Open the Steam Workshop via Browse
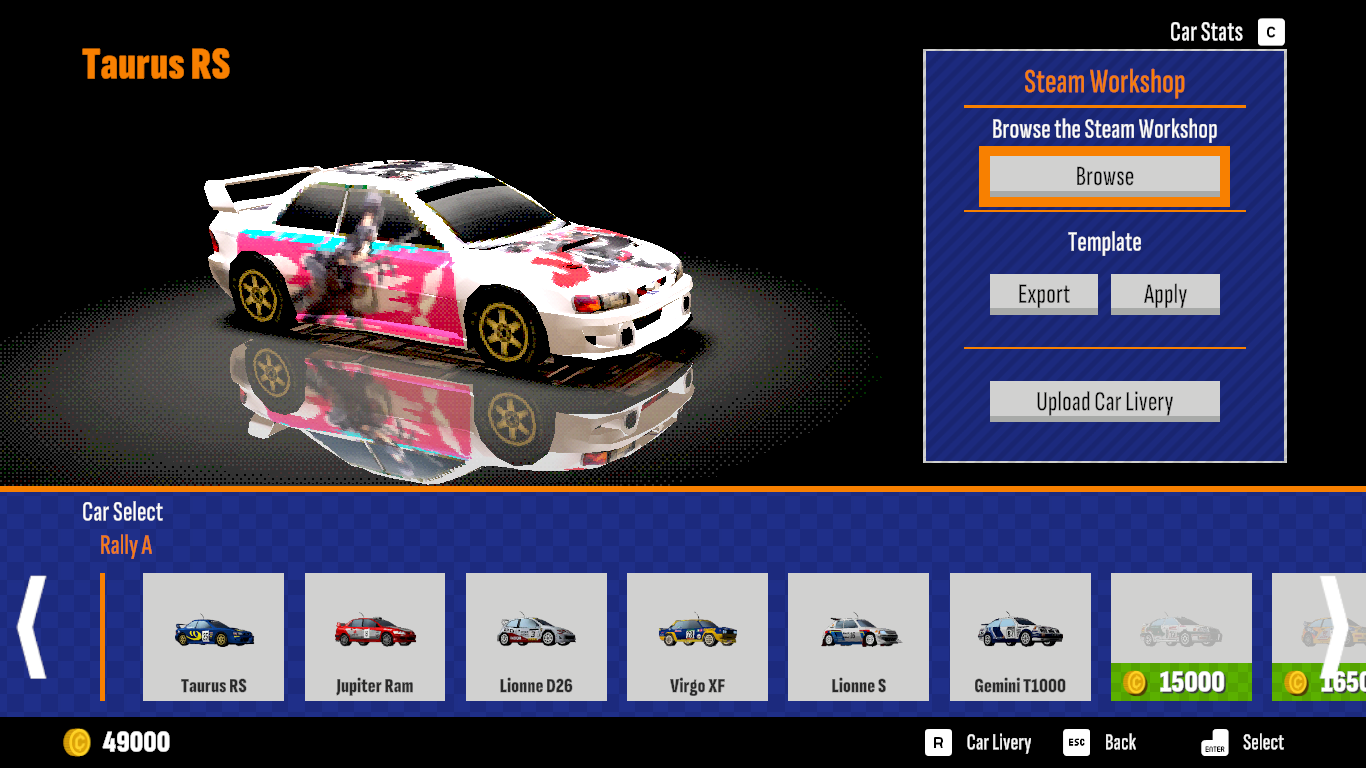Screen dimensions: 1366x768 [x=1104, y=175]
